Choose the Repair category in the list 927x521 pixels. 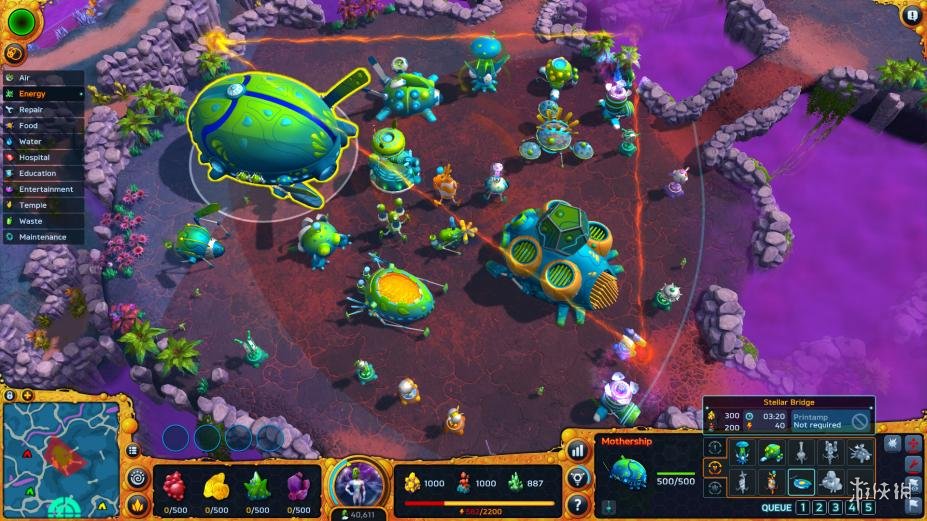(x=30, y=110)
